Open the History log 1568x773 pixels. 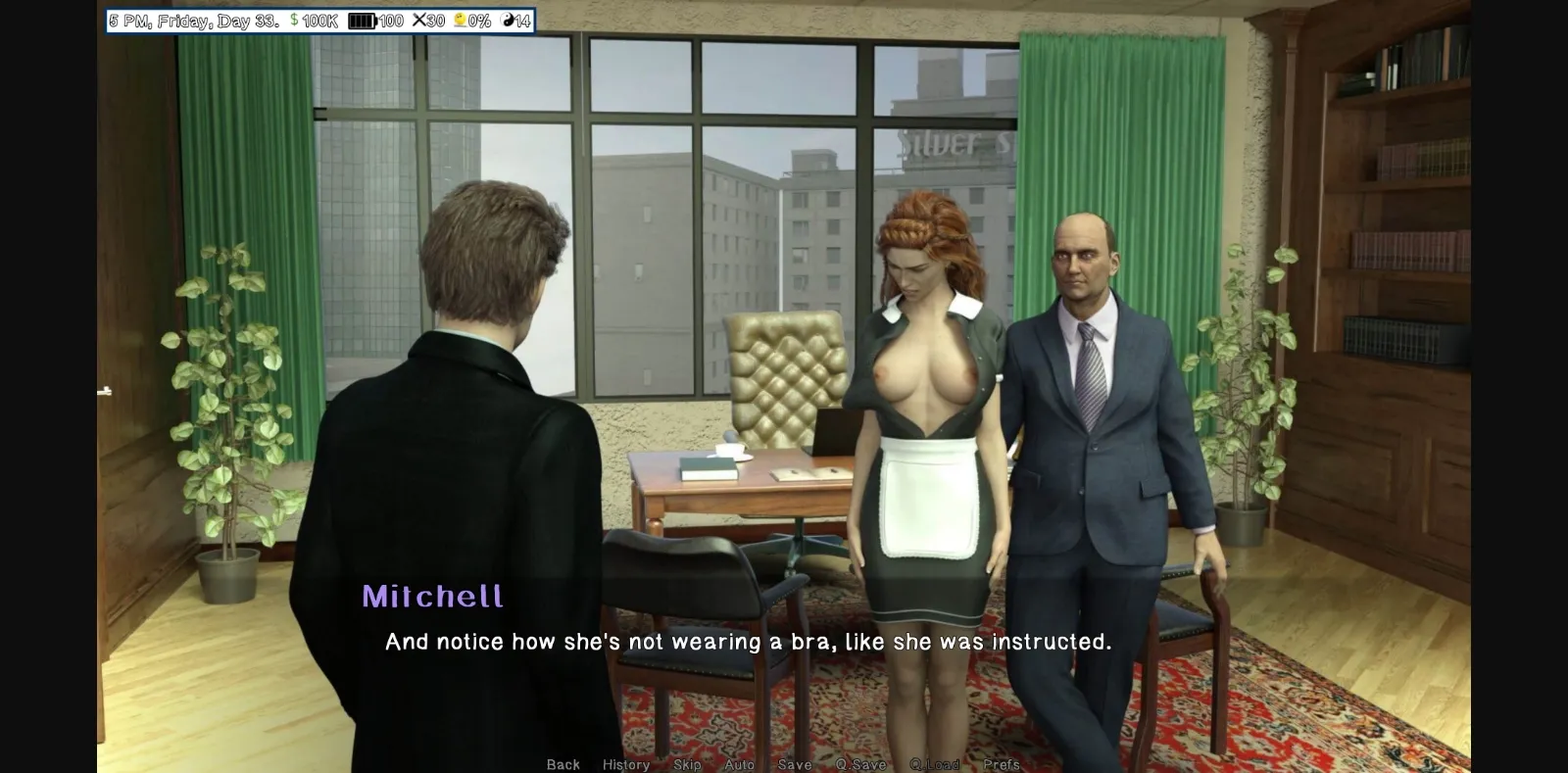626,763
